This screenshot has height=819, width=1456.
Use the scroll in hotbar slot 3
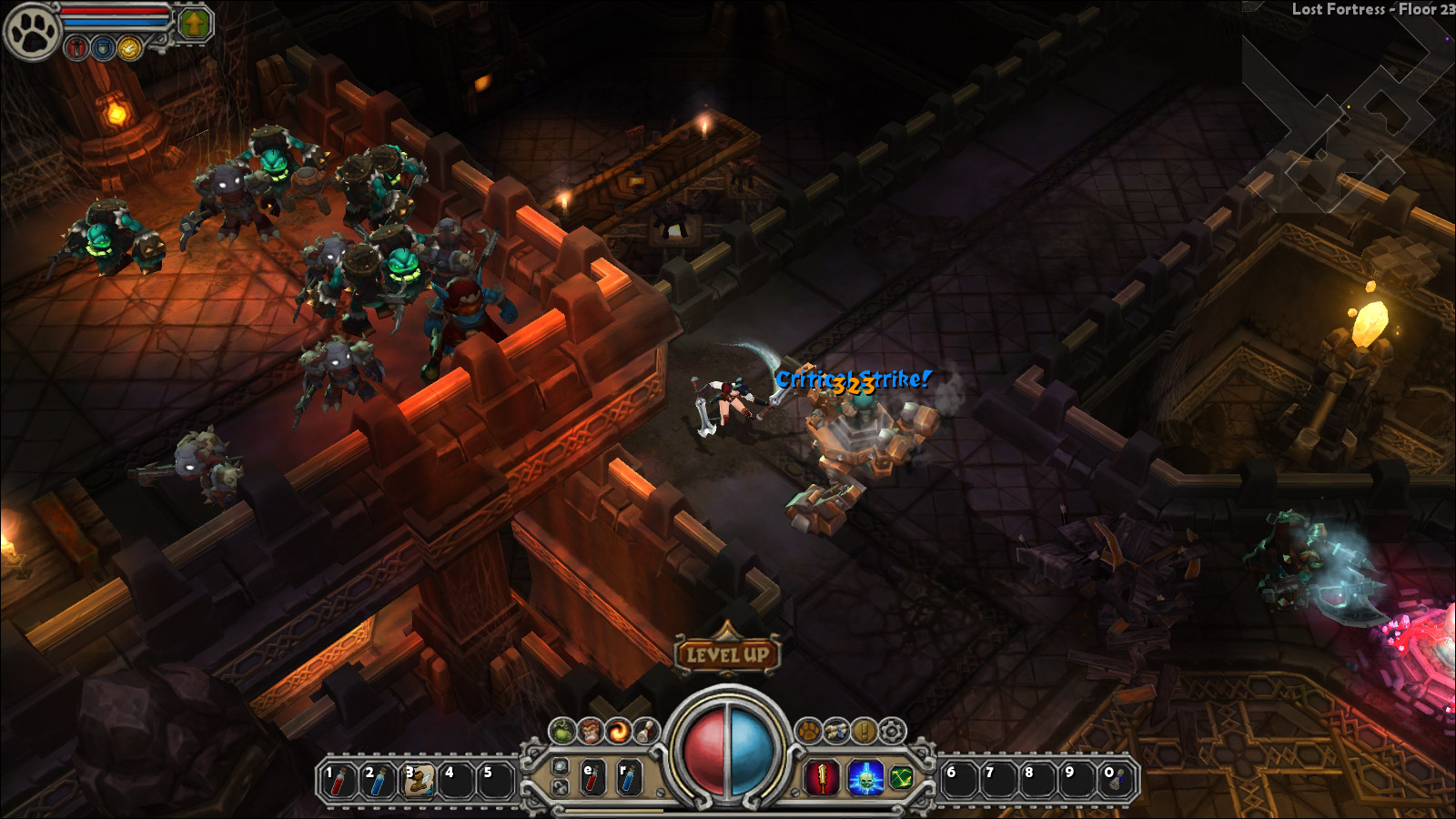click(418, 781)
